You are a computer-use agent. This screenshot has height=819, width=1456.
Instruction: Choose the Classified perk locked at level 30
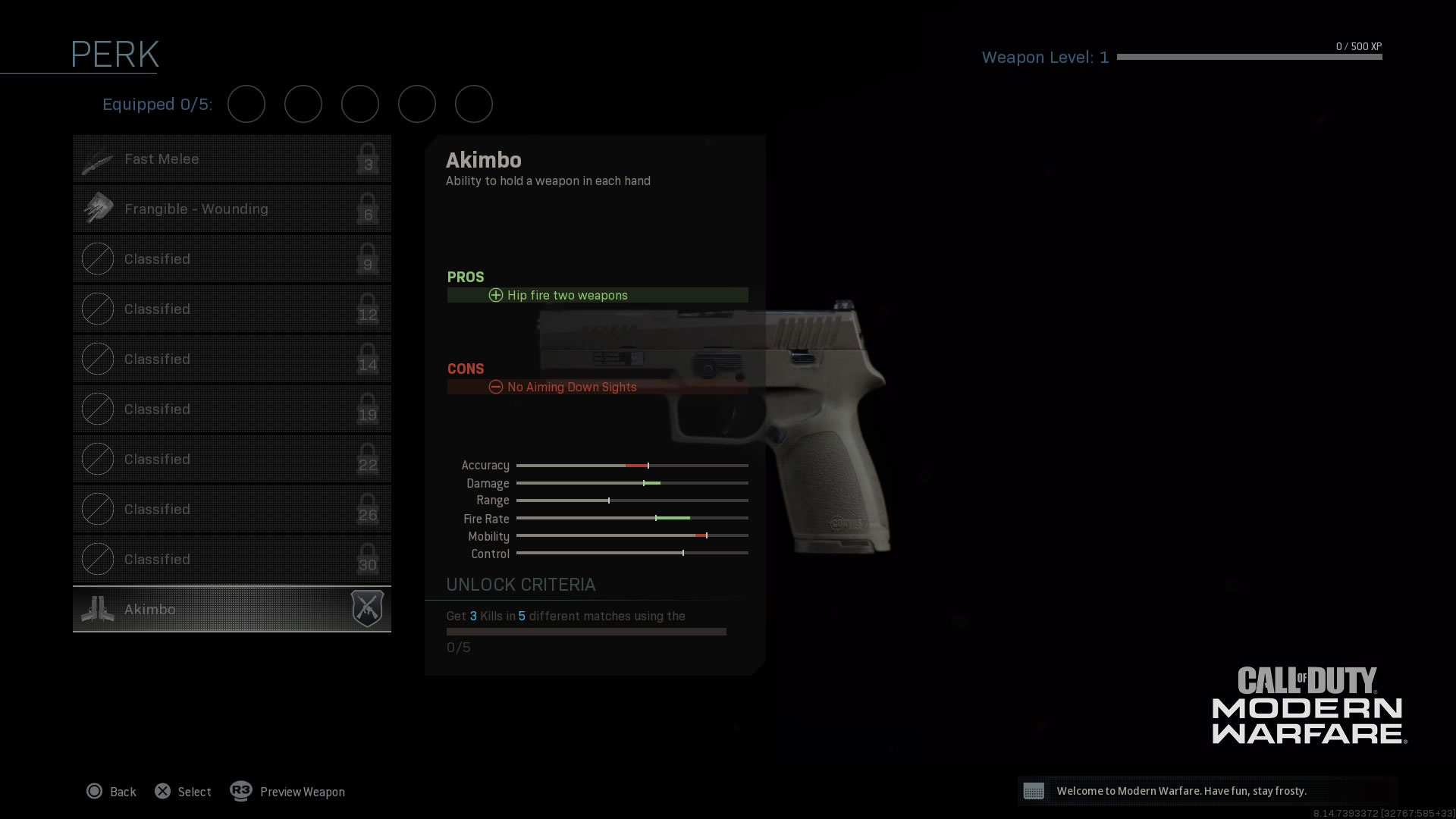click(231, 560)
